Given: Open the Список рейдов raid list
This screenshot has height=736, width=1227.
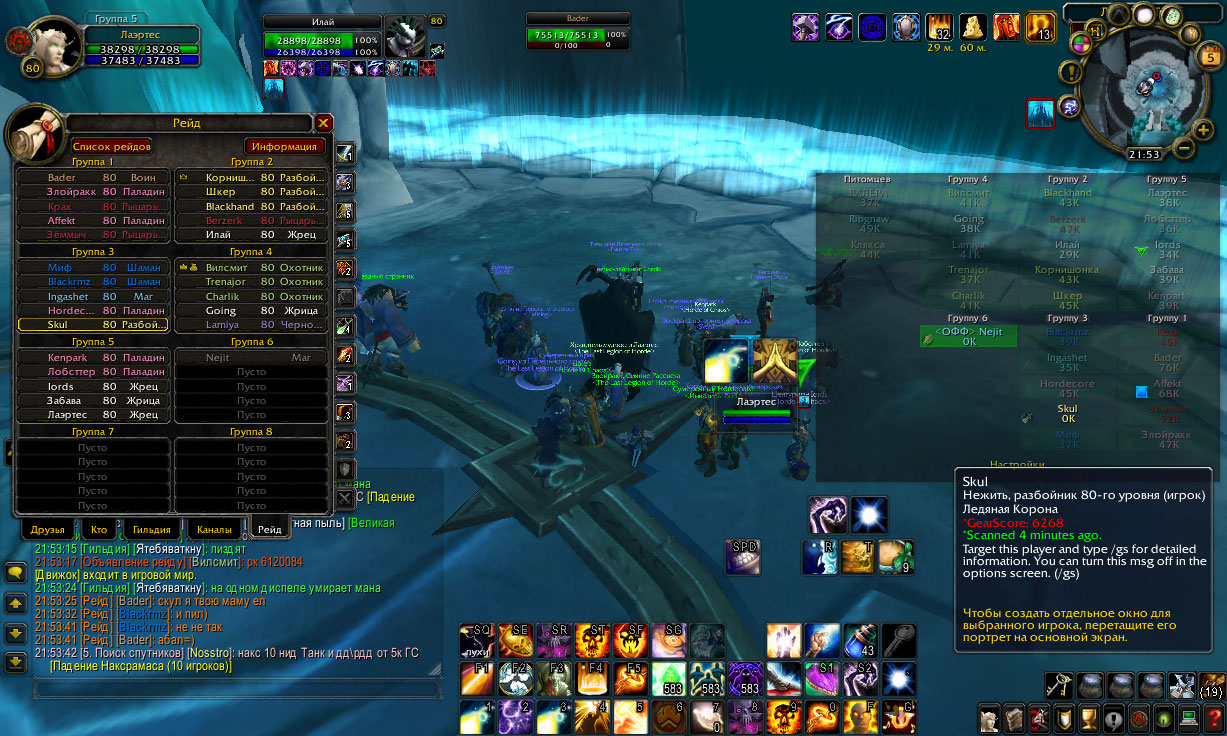Looking at the screenshot, I should click(111, 146).
